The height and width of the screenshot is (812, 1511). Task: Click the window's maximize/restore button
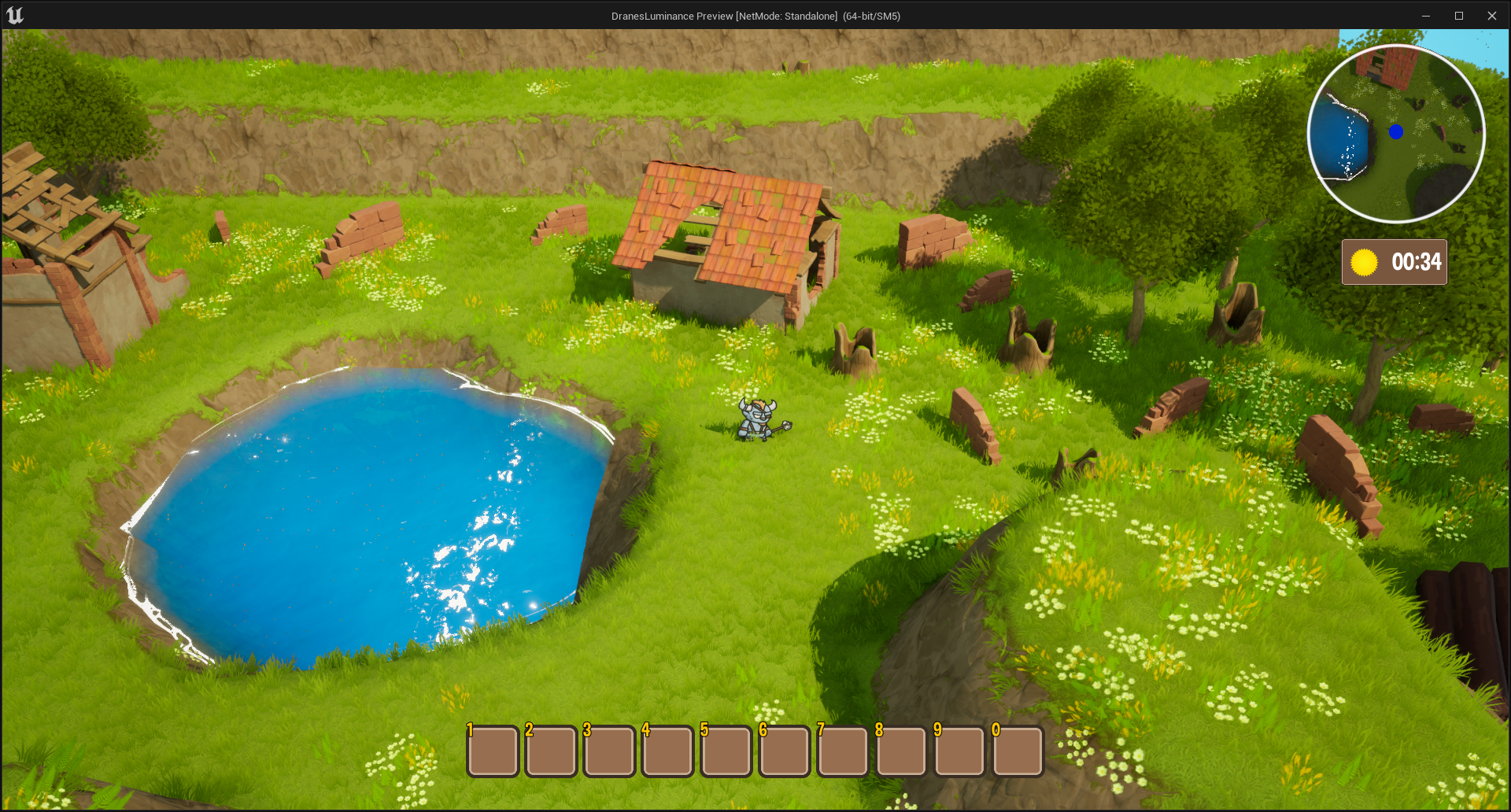(1459, 16)
